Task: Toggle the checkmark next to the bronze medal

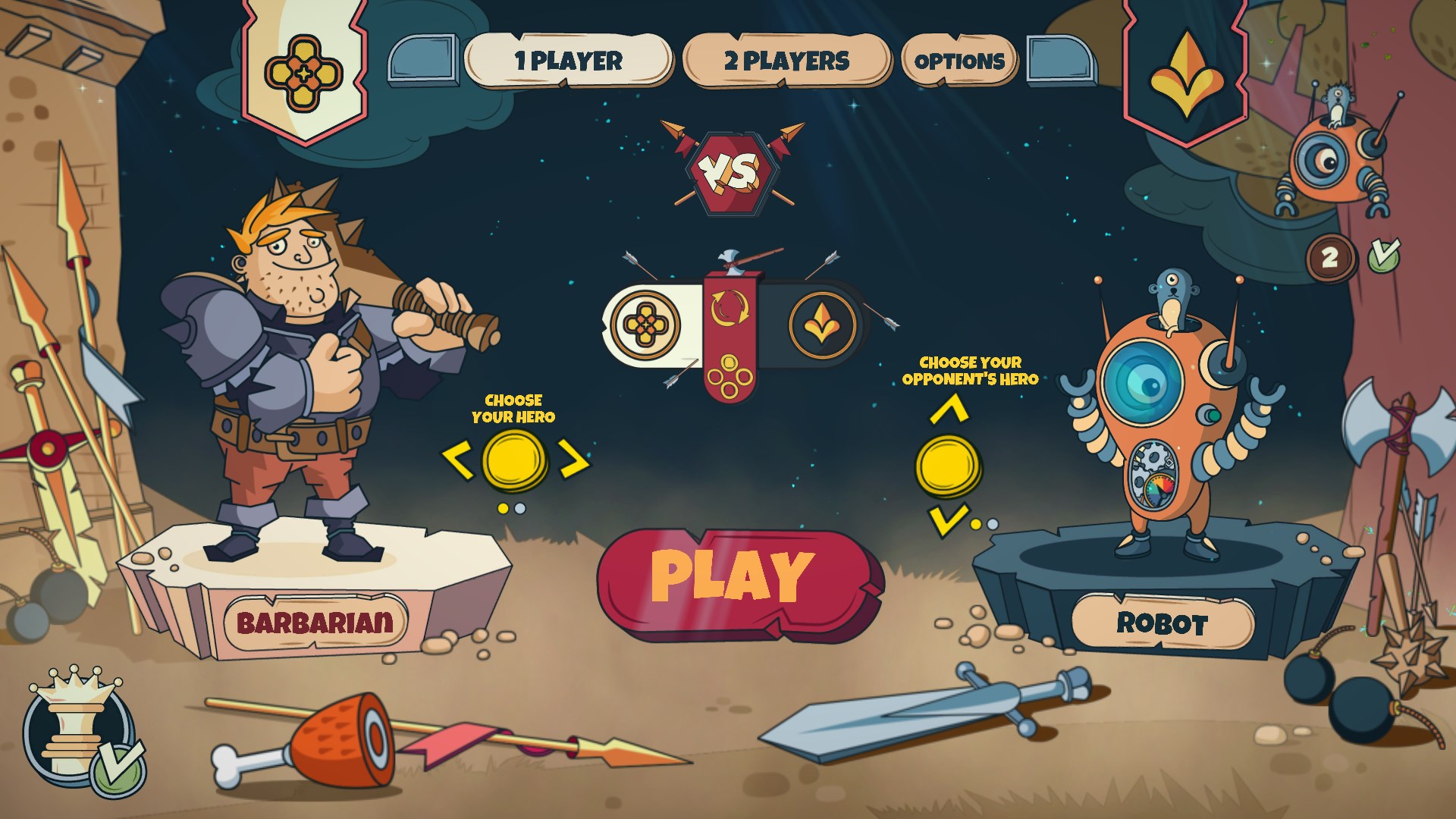Action: [1385, 258]
